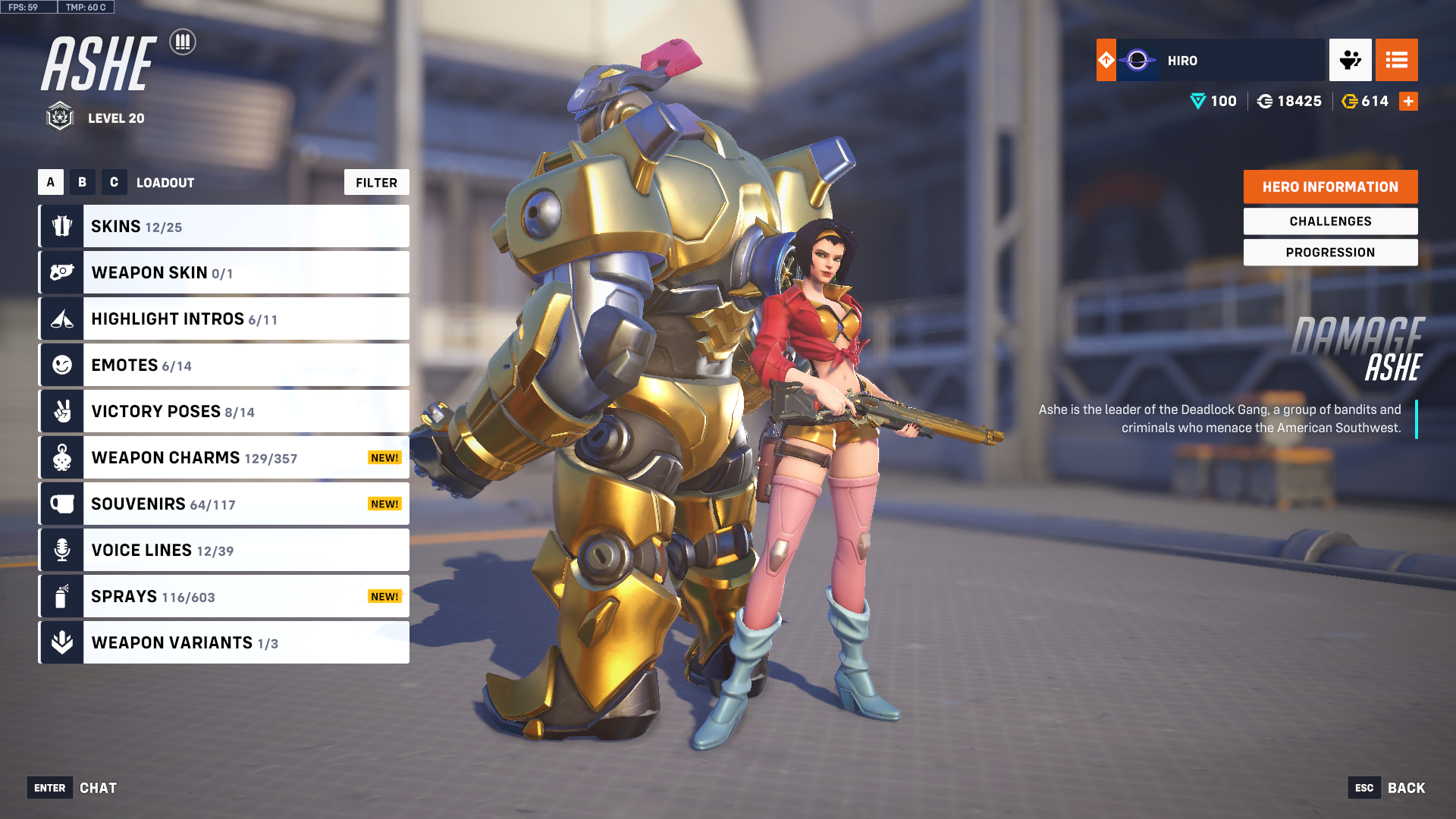View Ashe's Challenges
The height and width of the screenshot is (819, 1456).
click(x=1330, y=221)
